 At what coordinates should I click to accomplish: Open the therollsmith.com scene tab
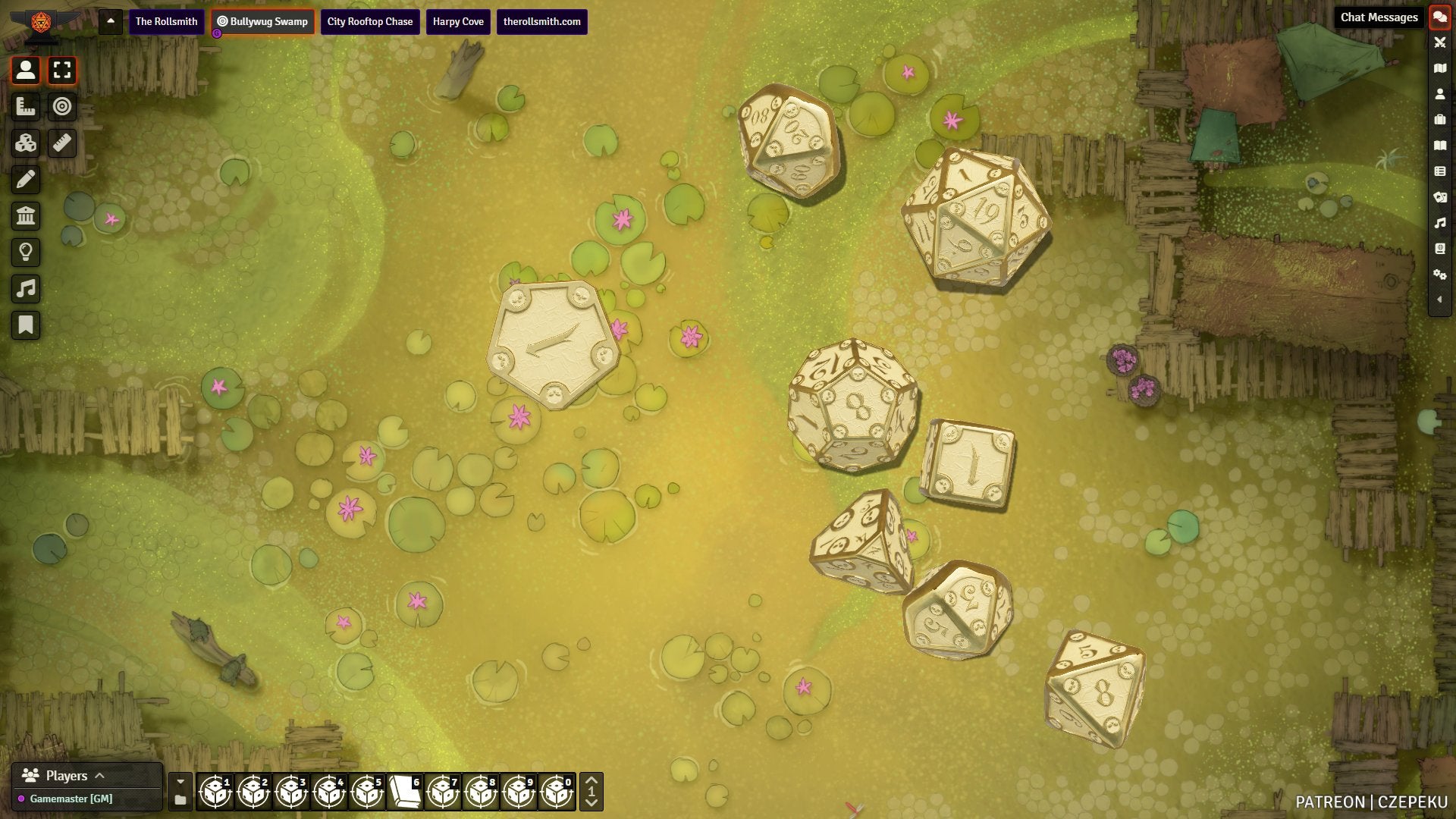coord(541,22)
